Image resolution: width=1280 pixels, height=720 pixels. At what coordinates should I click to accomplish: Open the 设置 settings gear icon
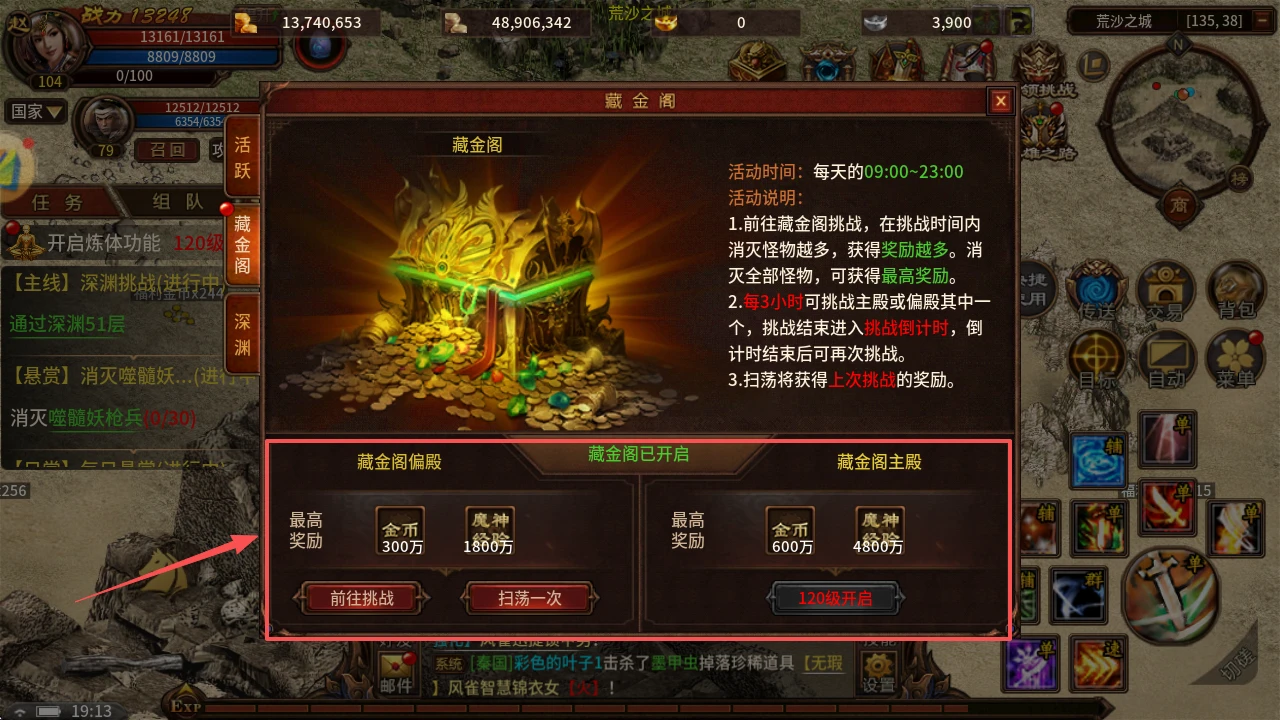(877, 666)
